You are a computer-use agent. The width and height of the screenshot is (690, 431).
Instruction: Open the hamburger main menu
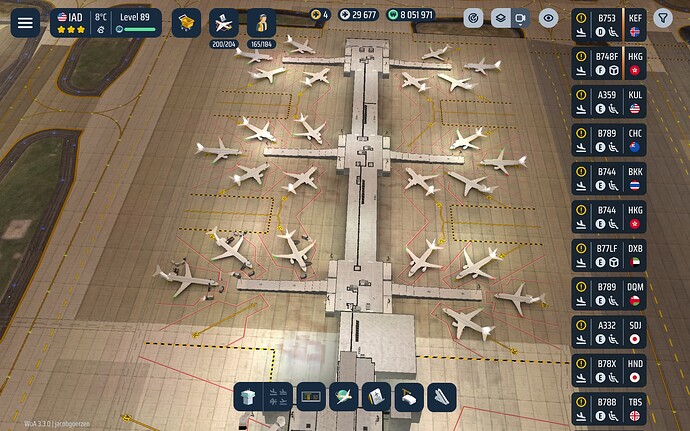point(25,22)
